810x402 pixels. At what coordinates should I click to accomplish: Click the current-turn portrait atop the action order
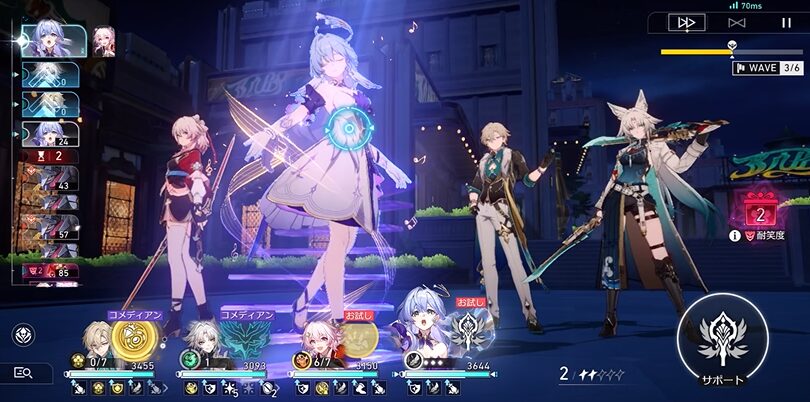click(49, 40)
